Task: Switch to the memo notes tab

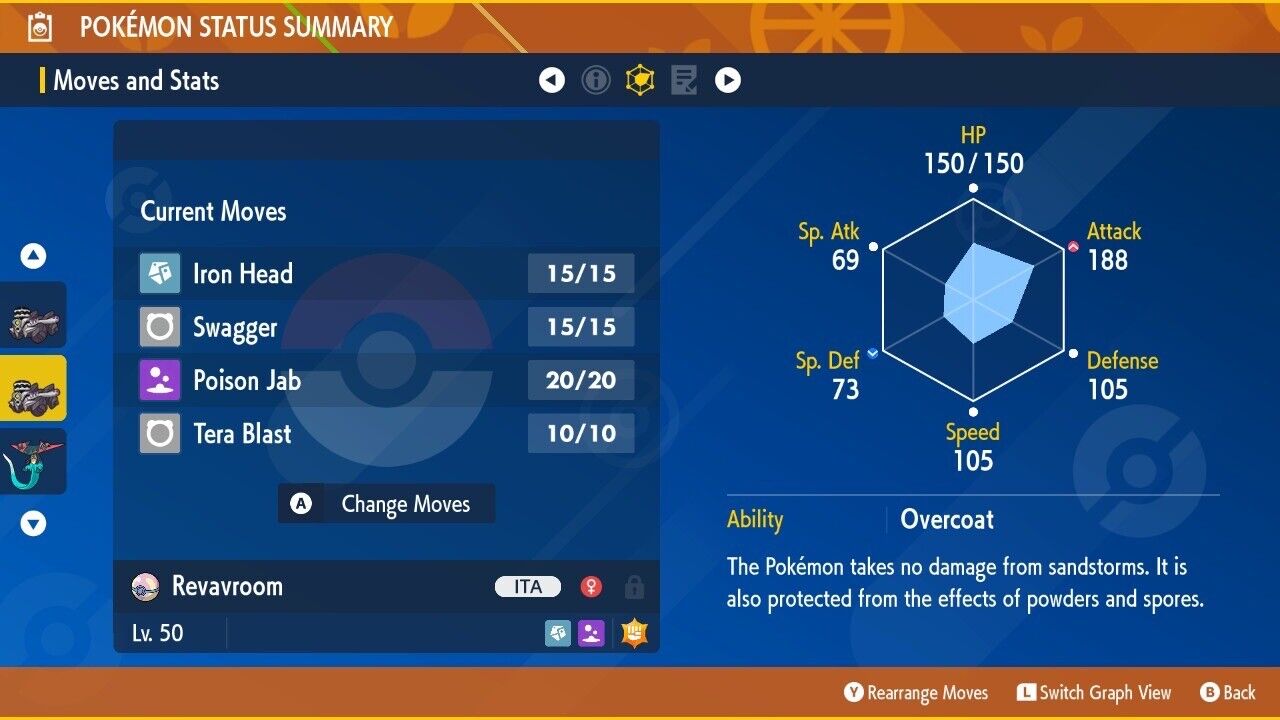Action: [684, 80]
